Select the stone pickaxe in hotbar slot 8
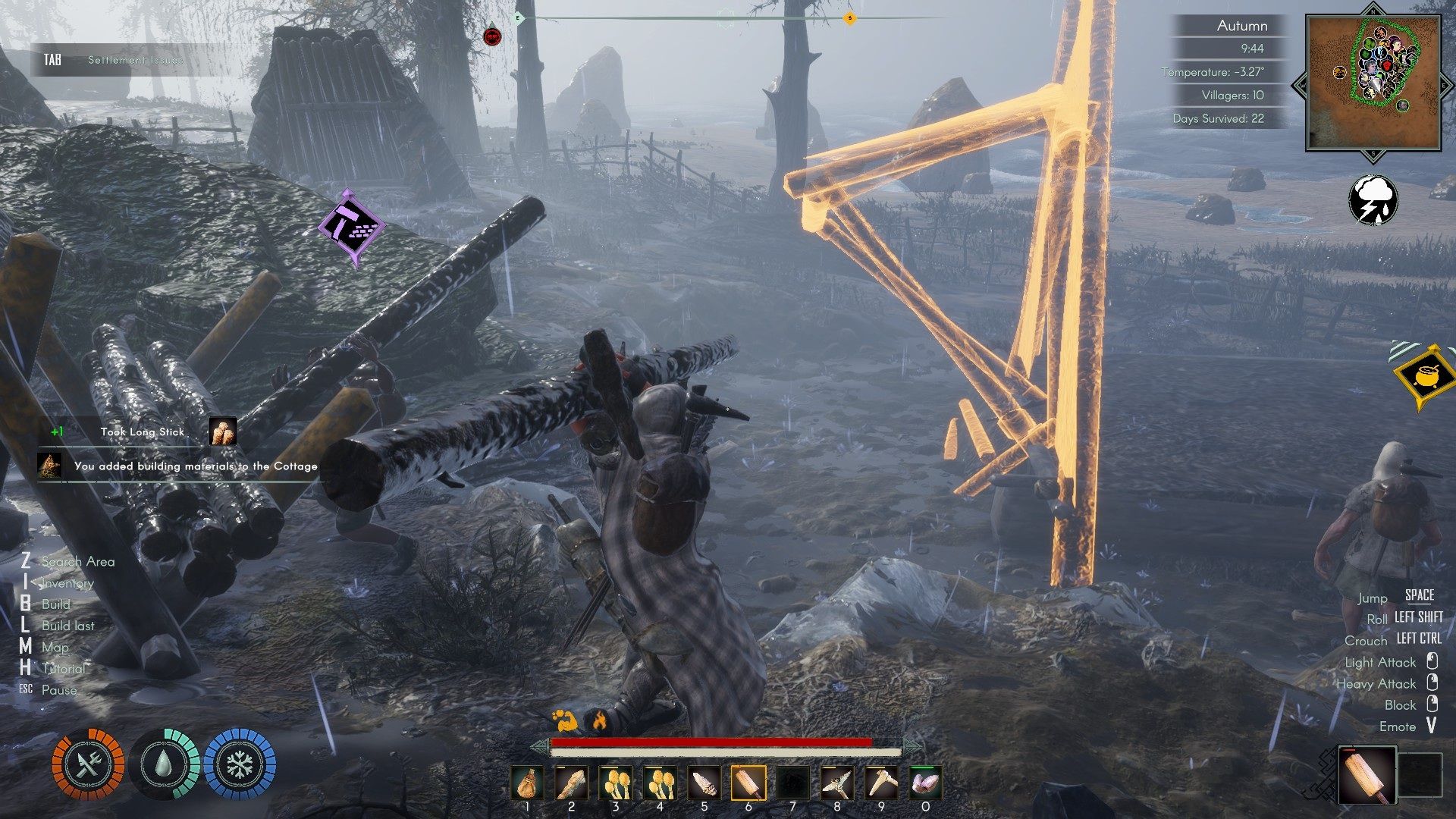Viewport: 1456px width, 819px height. click(x=837, y=783)
